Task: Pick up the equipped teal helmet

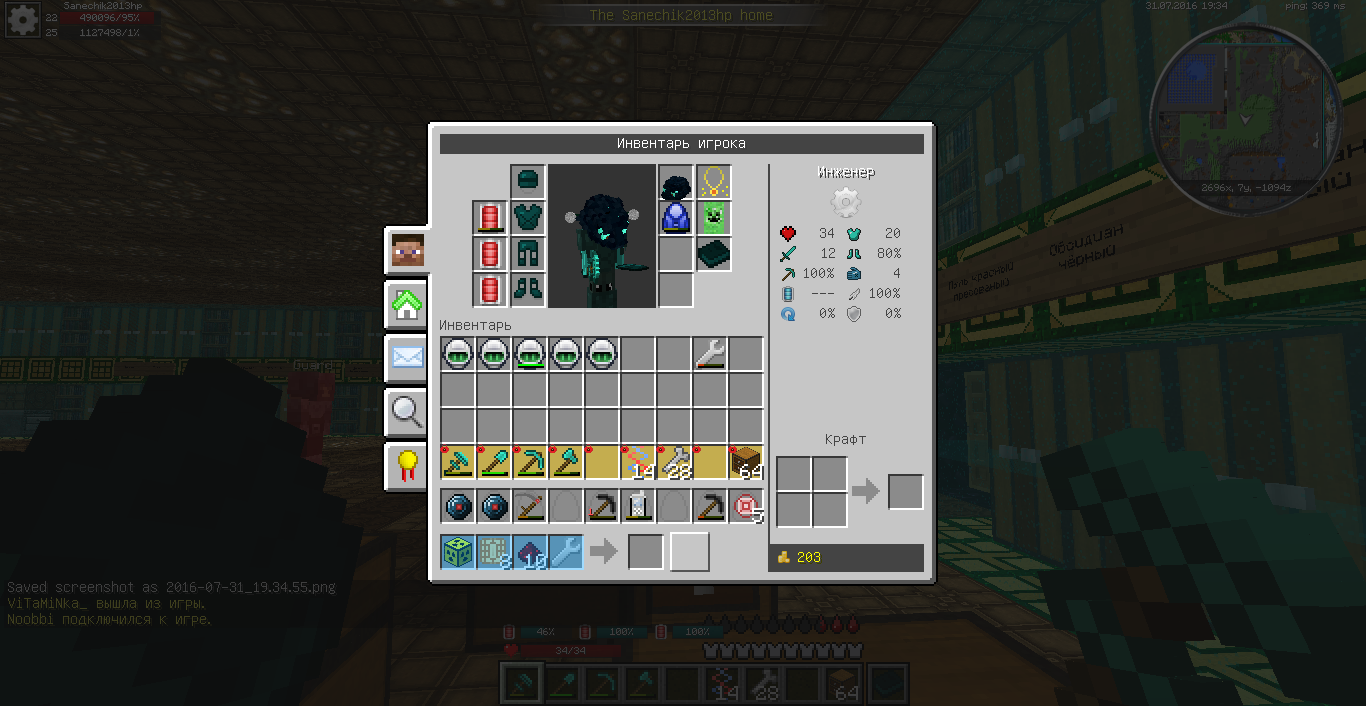Action: [x=528, y=182]
